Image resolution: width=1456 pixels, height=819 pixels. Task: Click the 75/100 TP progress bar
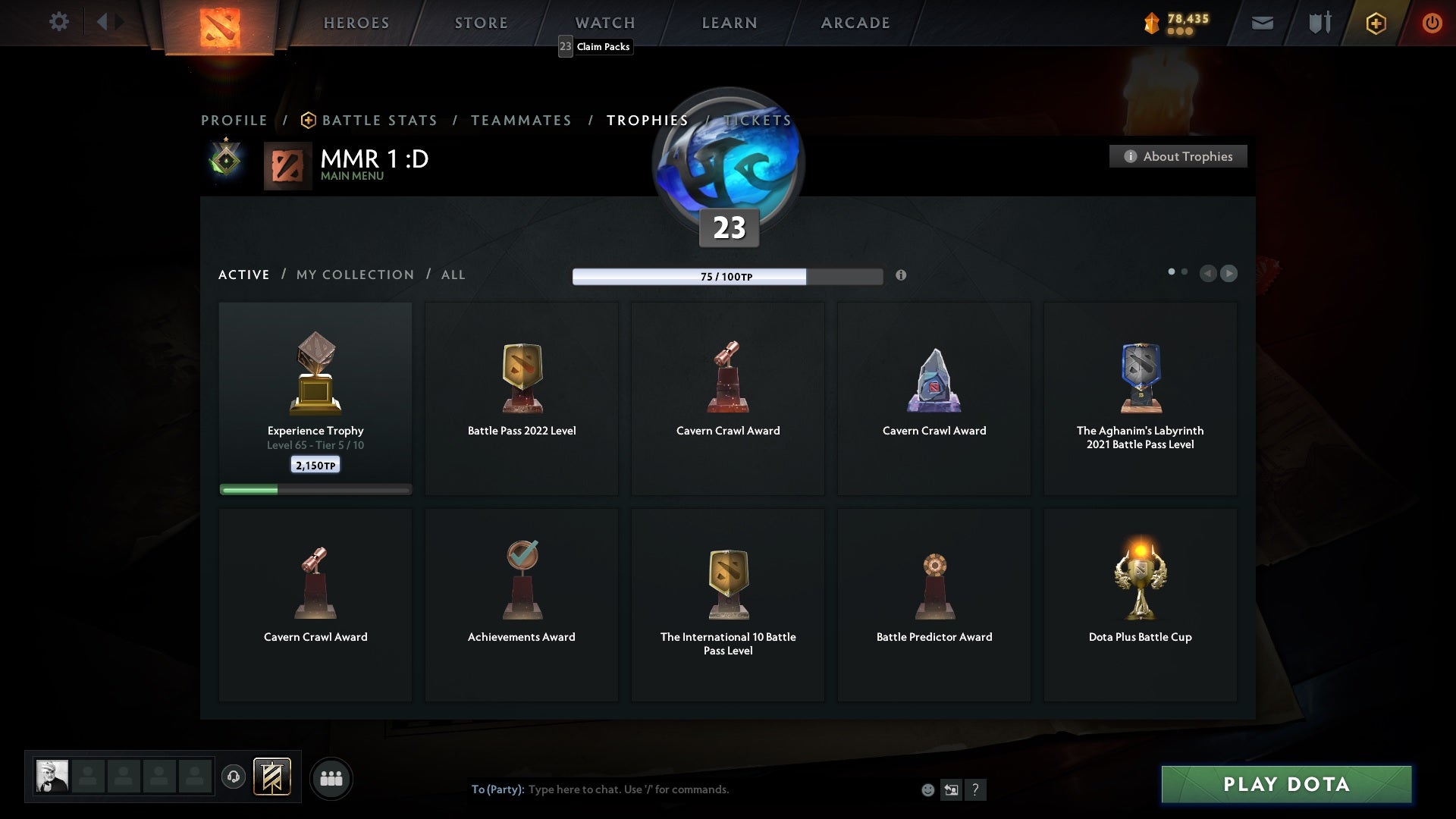tap(728, 277)
